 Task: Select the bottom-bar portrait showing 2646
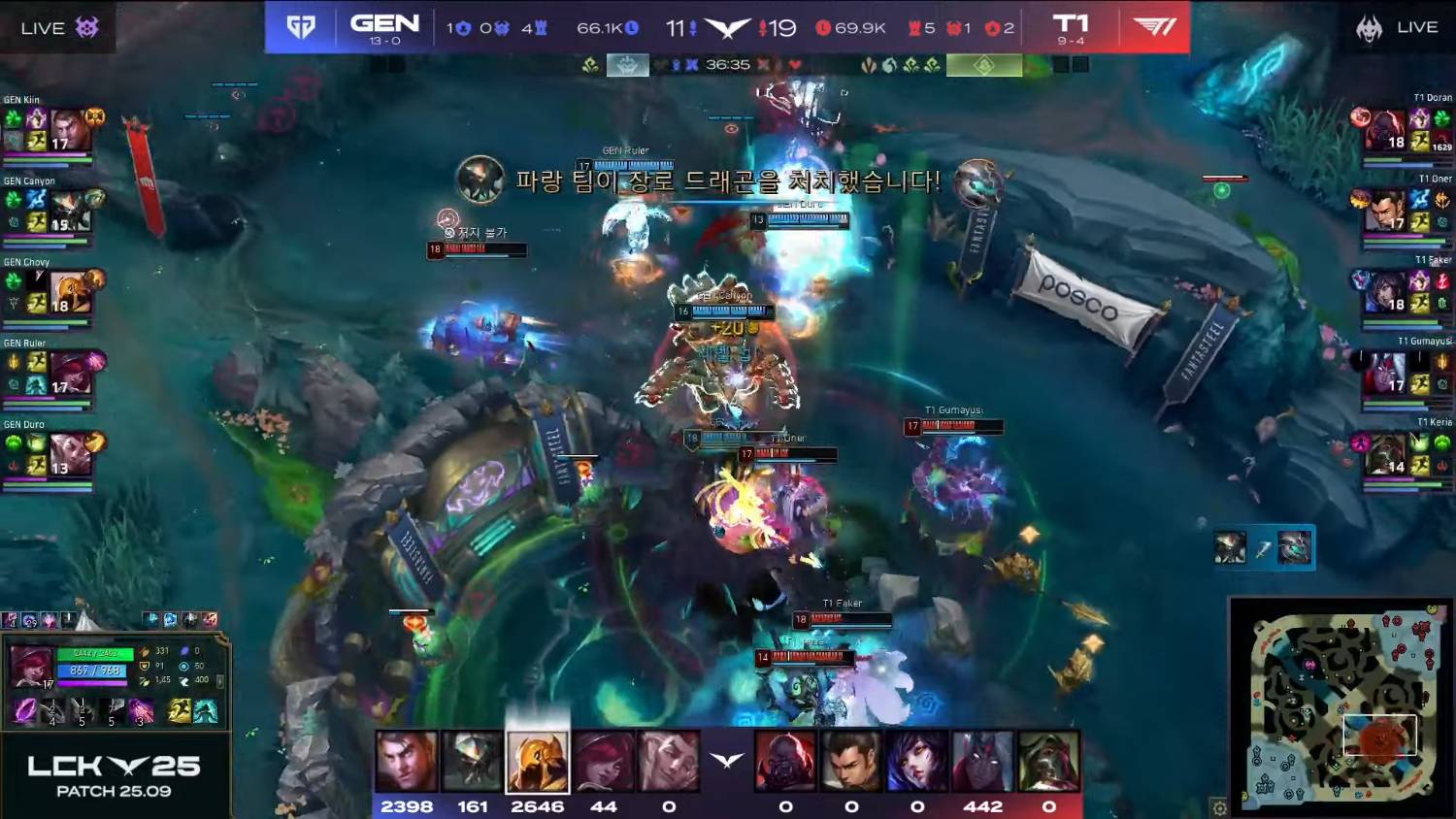[x=537, y=762]
